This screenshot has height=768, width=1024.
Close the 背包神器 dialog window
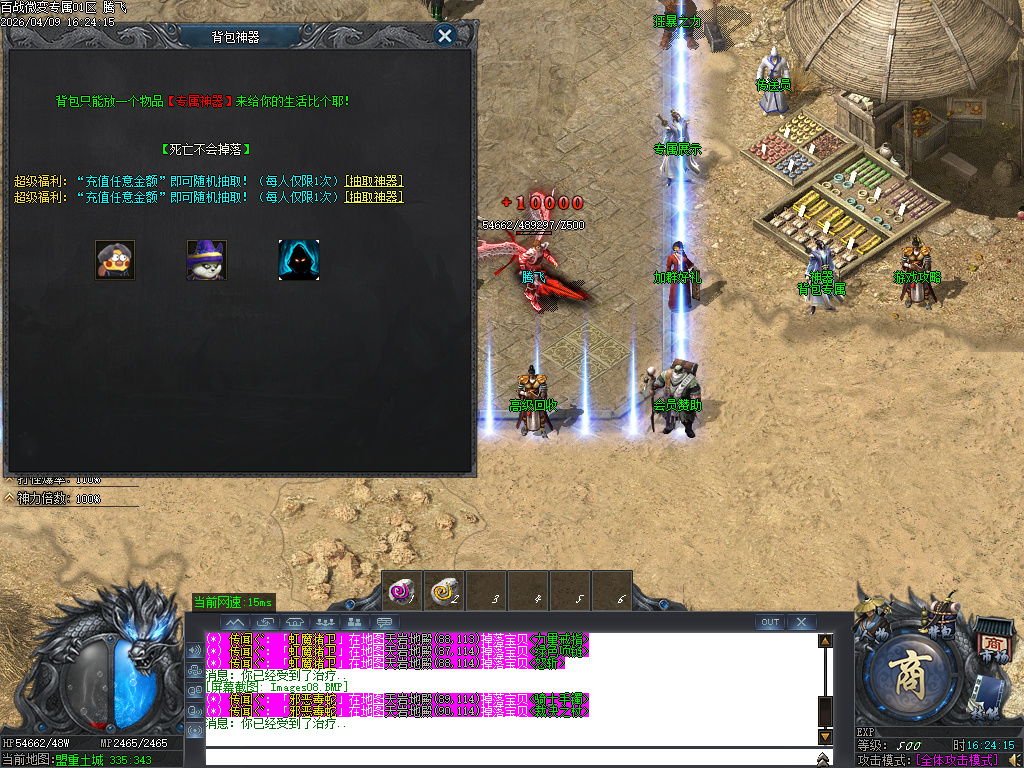click(445, 36)
